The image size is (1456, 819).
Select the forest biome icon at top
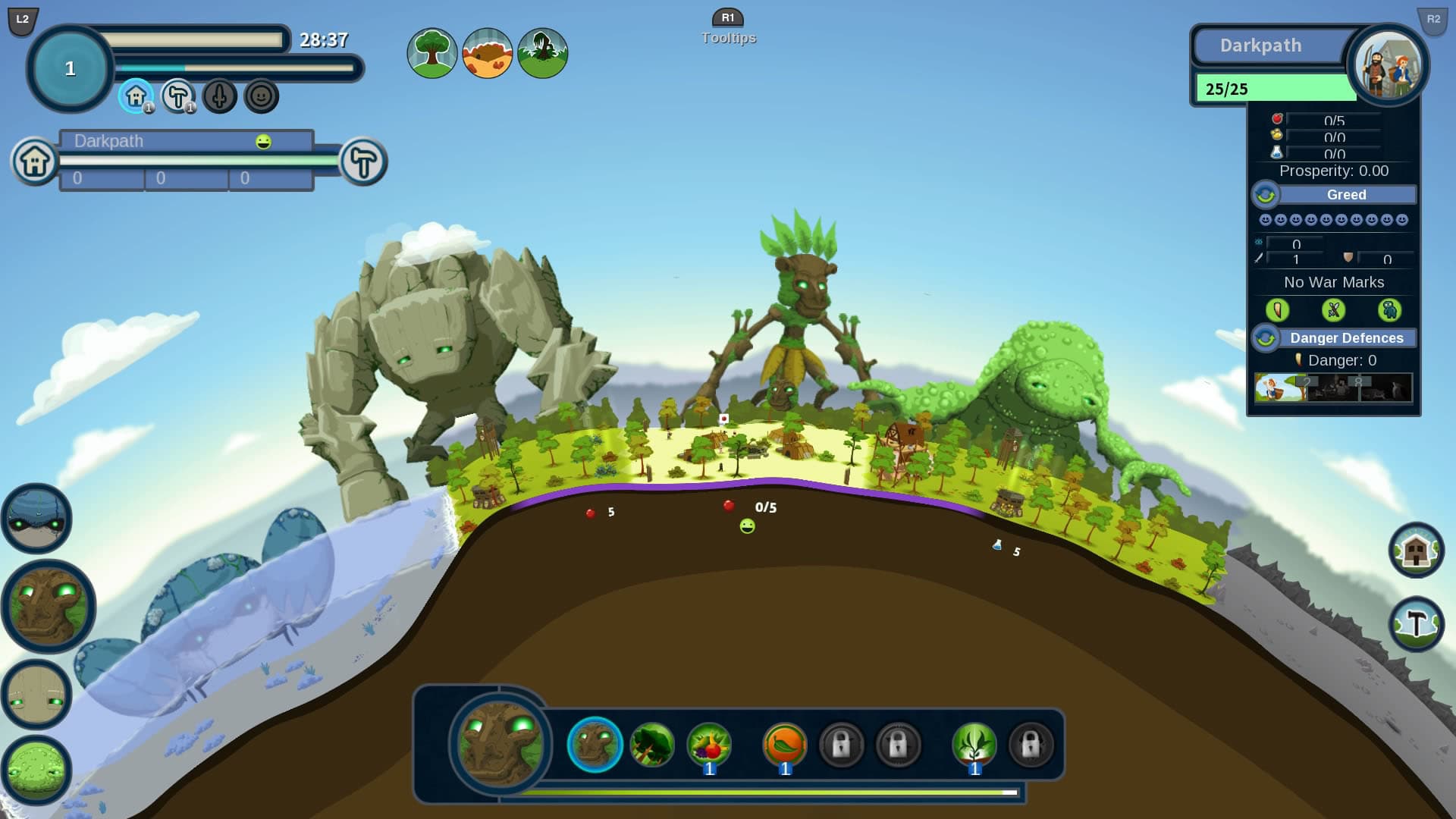pos(431,53)
